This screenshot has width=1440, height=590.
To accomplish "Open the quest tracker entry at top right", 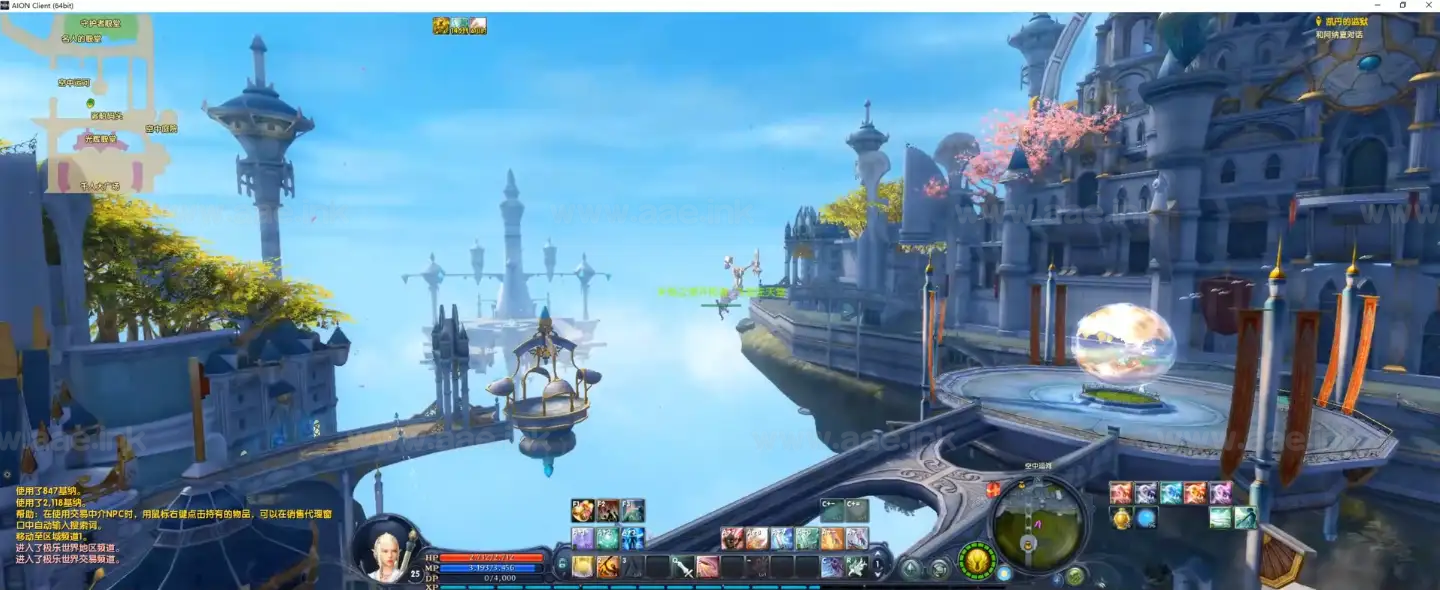I will coord(1341,22).
